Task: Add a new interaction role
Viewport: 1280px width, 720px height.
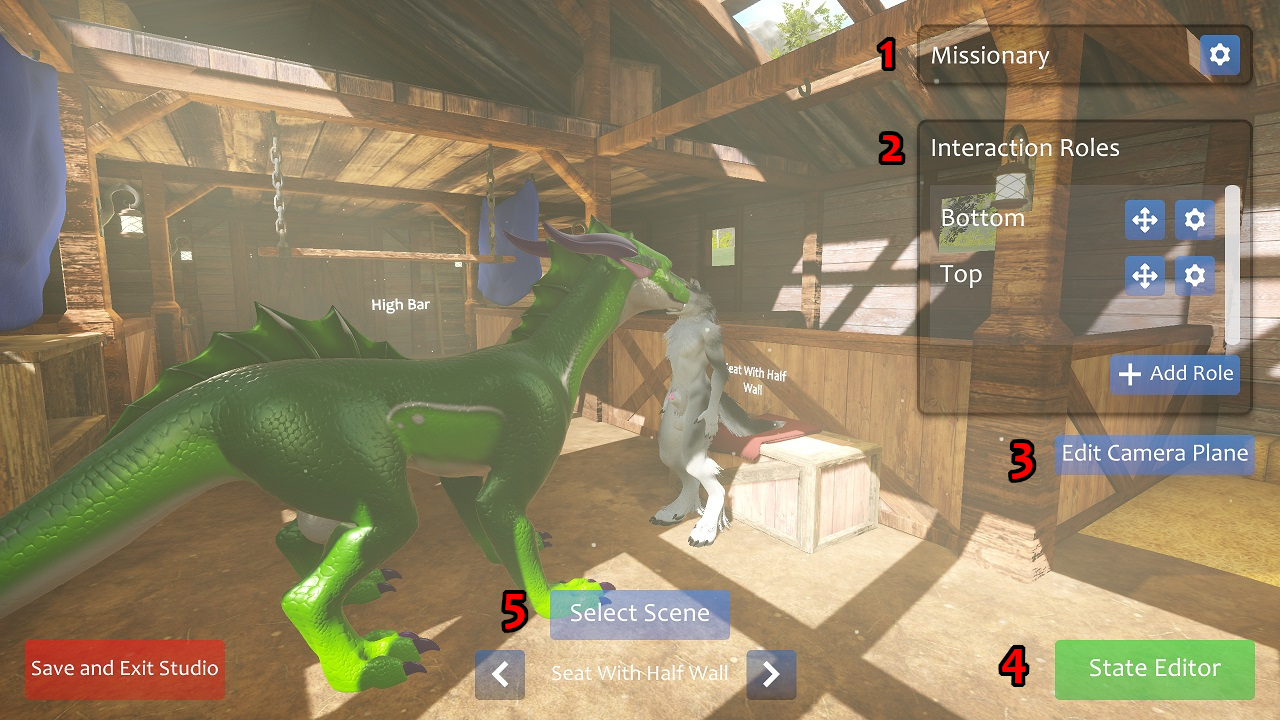Action: coord(1175,374)
